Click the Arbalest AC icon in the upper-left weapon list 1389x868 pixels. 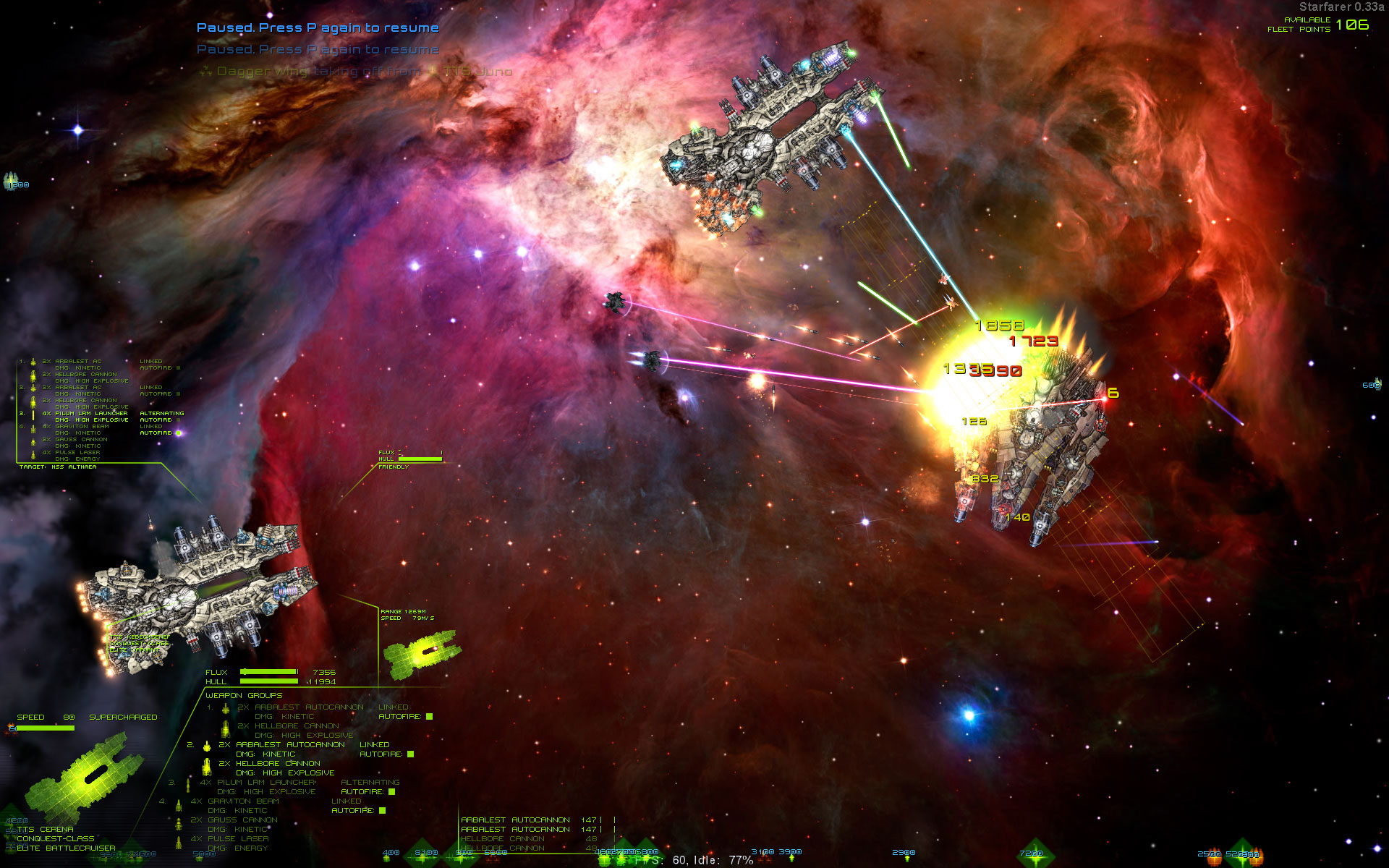(x=33, y=362)
